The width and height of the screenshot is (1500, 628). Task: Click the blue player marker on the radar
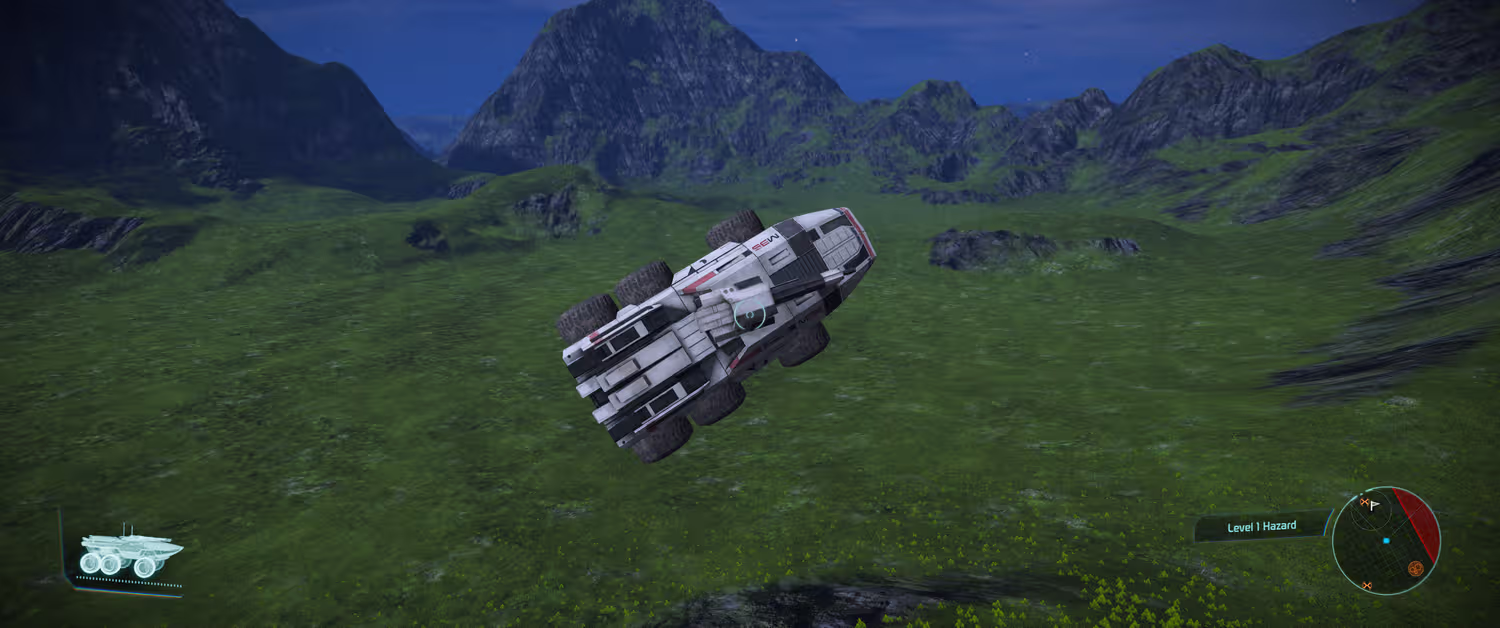(1386, 541)
